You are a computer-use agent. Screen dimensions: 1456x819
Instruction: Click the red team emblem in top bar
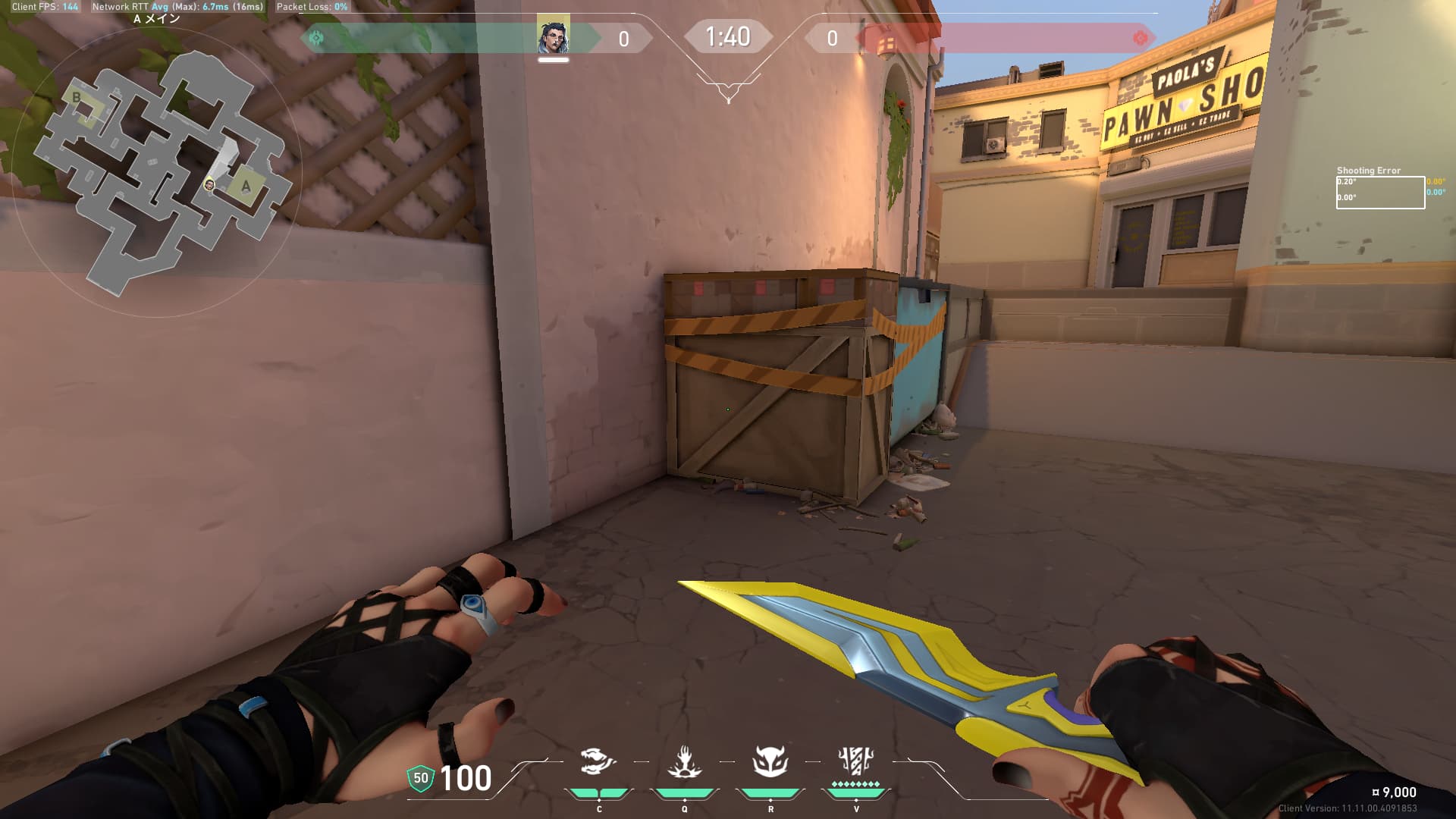pos(1140,38)
